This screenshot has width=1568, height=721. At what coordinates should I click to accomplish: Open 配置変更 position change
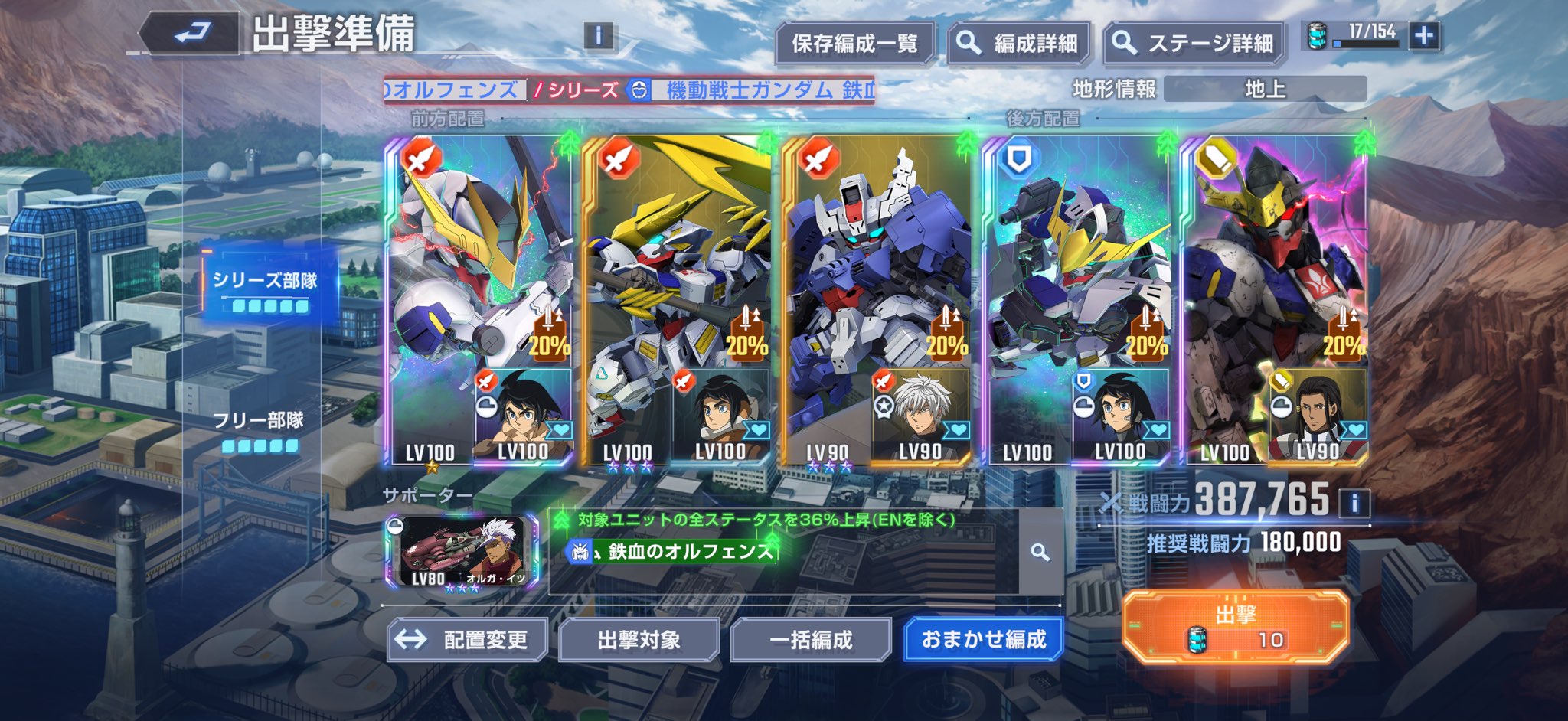click(x=468, y=640)
